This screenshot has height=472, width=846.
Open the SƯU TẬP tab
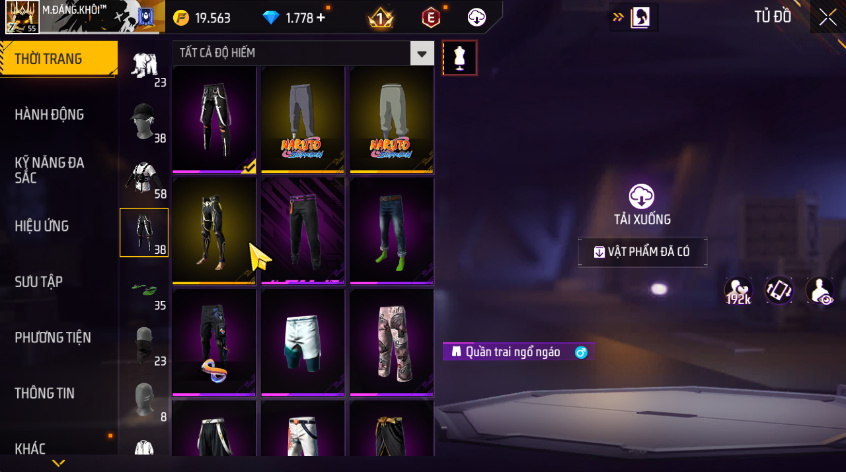coord(39,281)
